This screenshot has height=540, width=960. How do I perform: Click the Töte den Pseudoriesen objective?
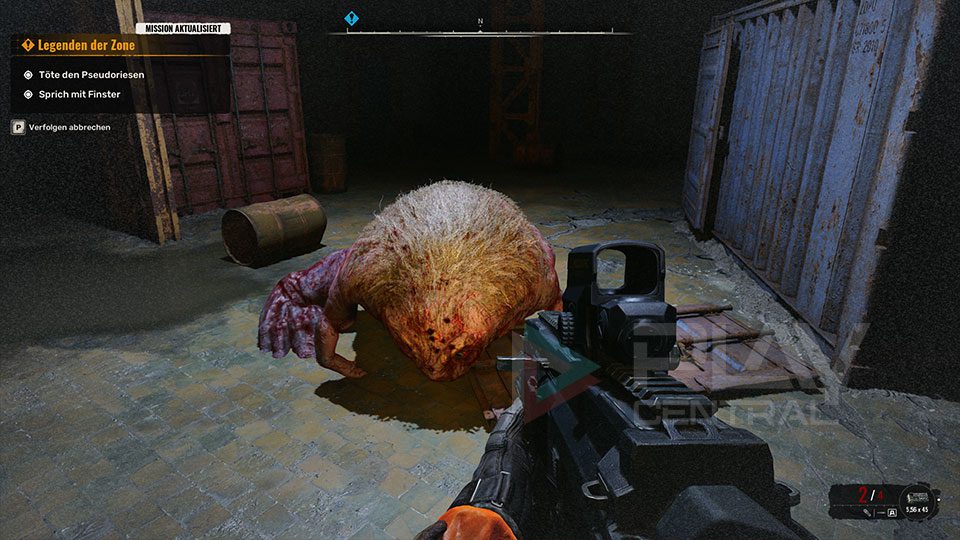point(89,76)
